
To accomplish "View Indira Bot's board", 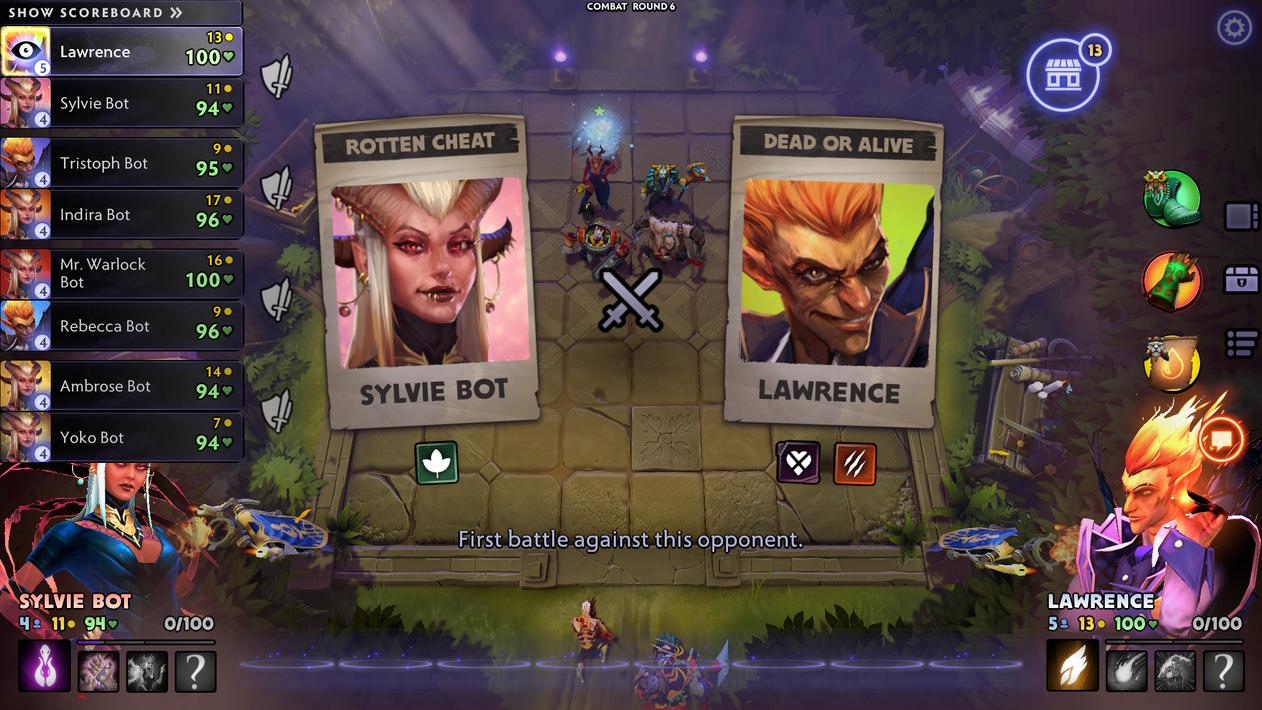I will coord(120,214).
